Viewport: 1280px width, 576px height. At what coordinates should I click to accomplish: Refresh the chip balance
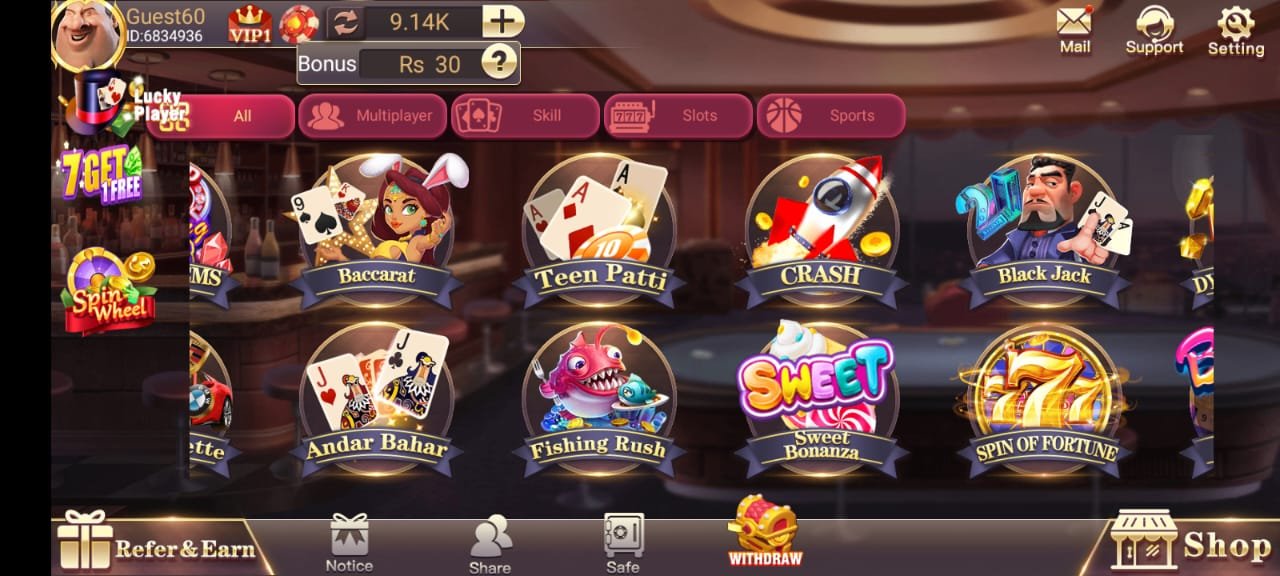coord(345,22)
